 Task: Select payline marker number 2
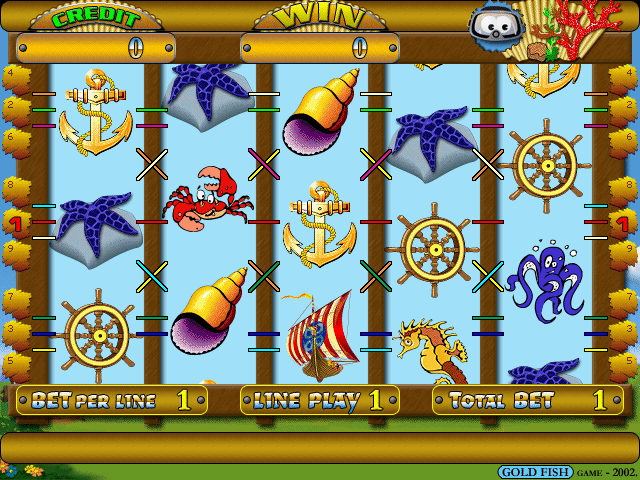pyautogui.click(x=11, y=104)
